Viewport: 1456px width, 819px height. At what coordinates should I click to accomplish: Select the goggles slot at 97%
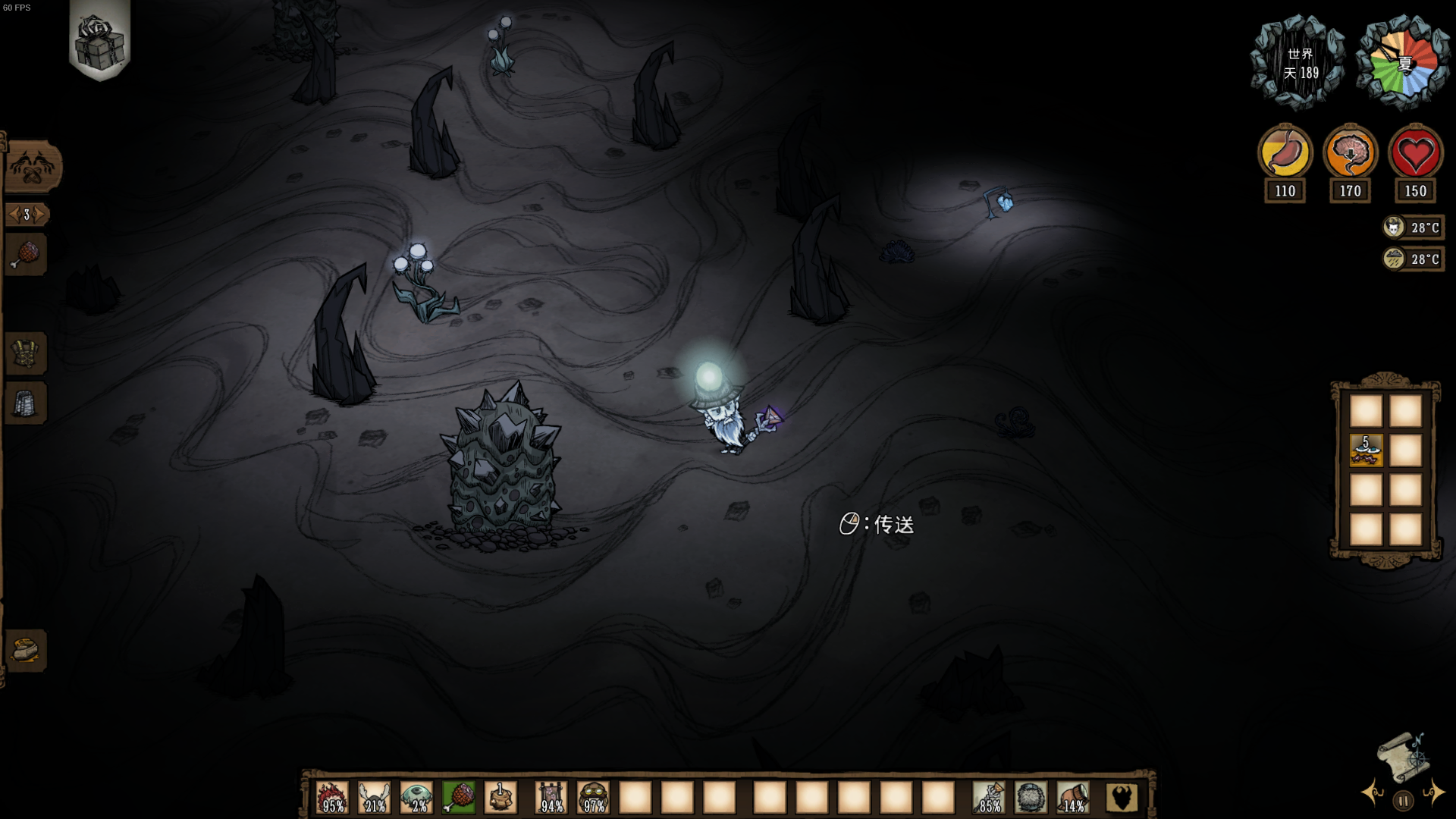coord(594,798)
